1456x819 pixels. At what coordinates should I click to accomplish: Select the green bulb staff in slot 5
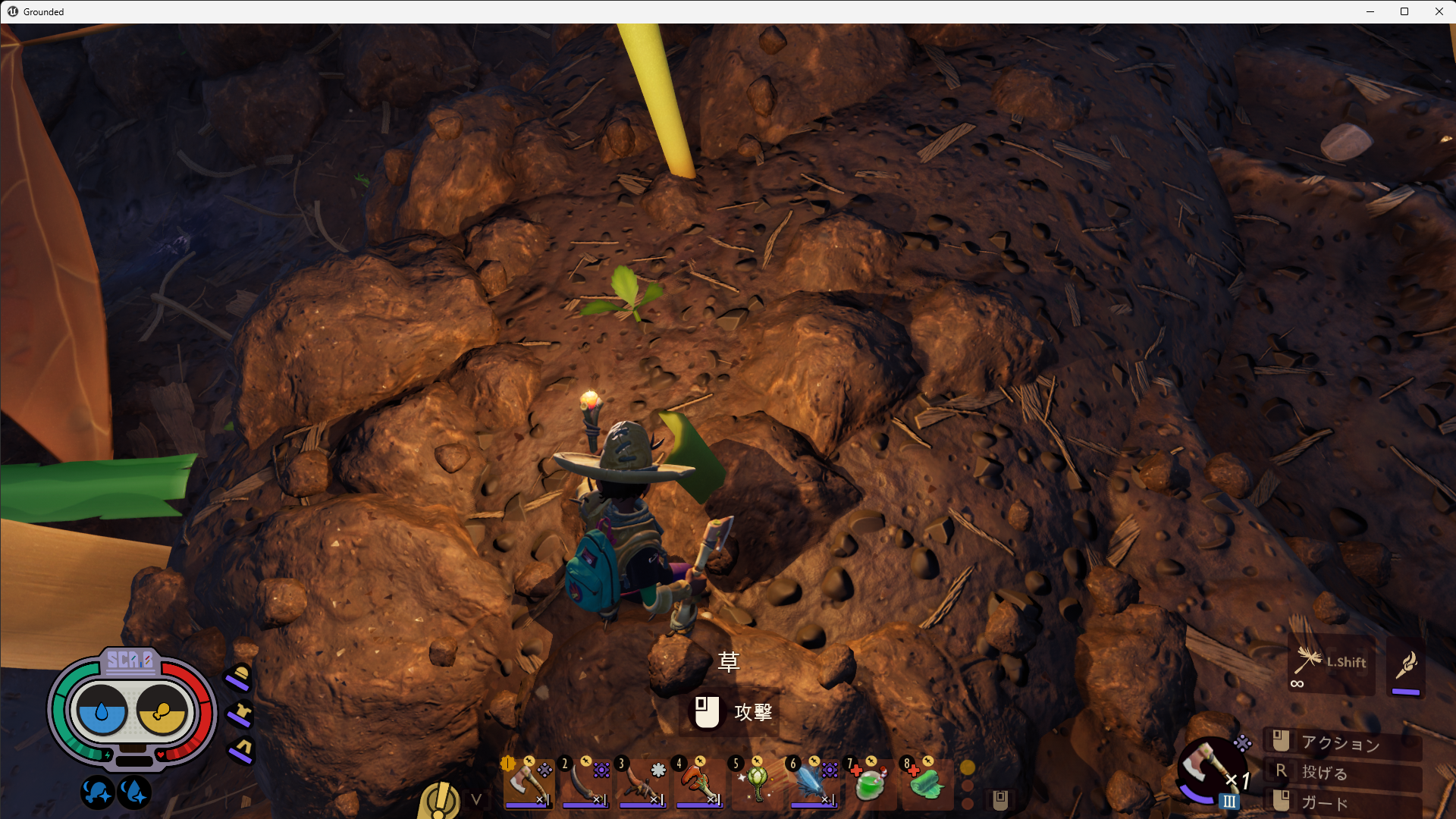pyautogui.click(x=755, y=783)
